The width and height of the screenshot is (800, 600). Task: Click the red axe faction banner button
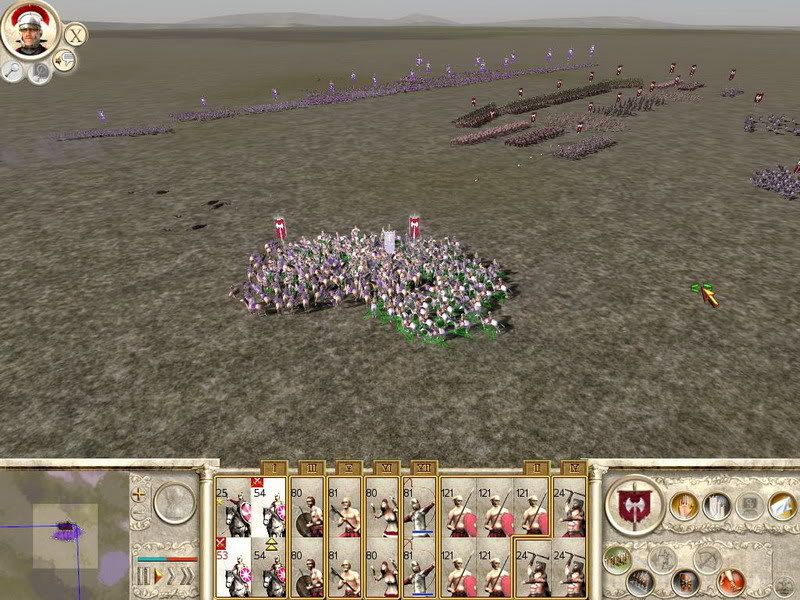coord(635,506)
